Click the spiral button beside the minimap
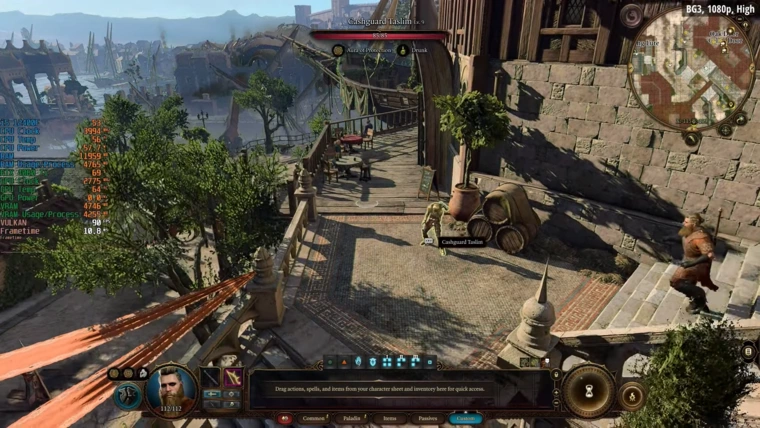The height and width of the screenshot is (428, 760). [632, 17]
